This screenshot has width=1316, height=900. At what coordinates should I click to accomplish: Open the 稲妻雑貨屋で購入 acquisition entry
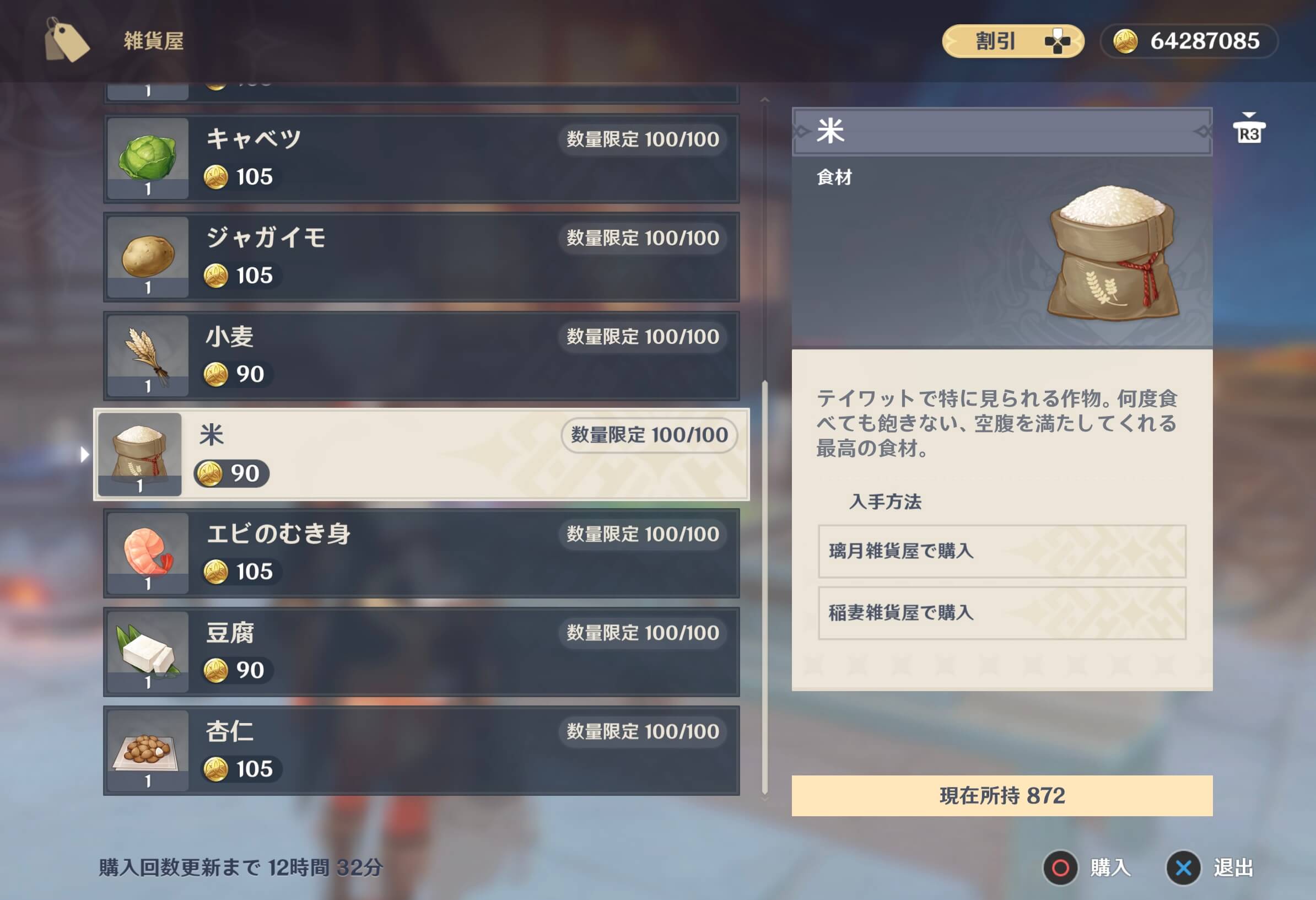[x=1002, y=613]
